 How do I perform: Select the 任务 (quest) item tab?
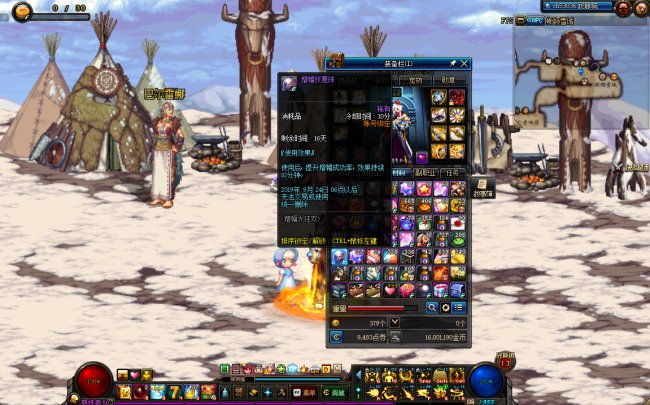pyautogui.click(x=452, y=172)
